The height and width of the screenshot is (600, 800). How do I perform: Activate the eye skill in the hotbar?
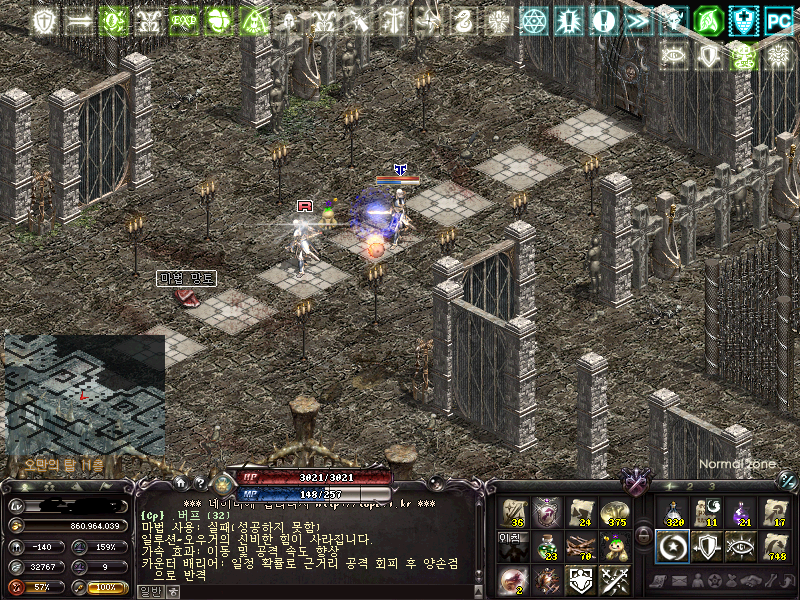click(741, 545)
